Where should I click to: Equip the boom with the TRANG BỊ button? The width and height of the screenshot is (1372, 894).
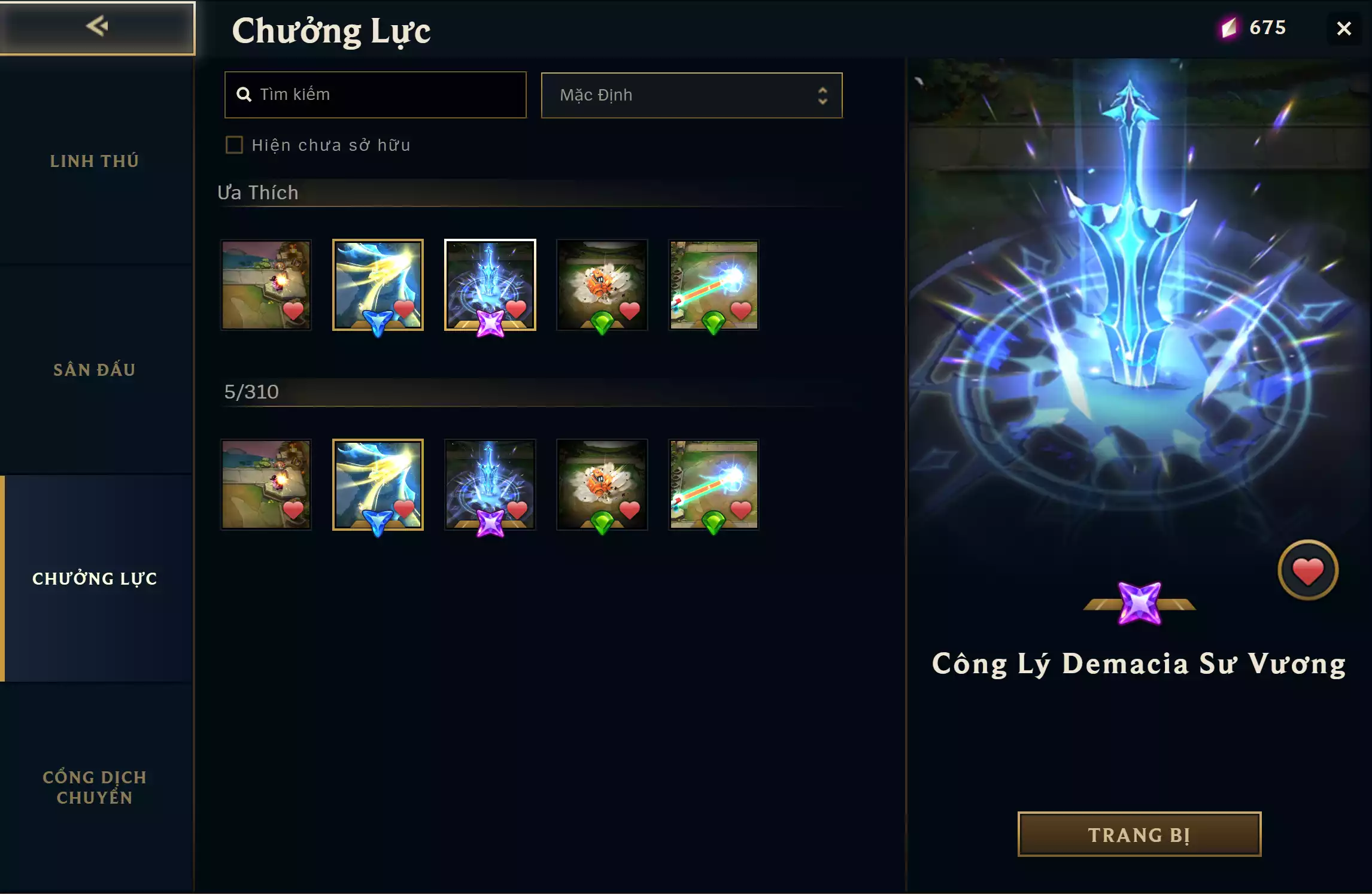click(x=1139, y=834)
